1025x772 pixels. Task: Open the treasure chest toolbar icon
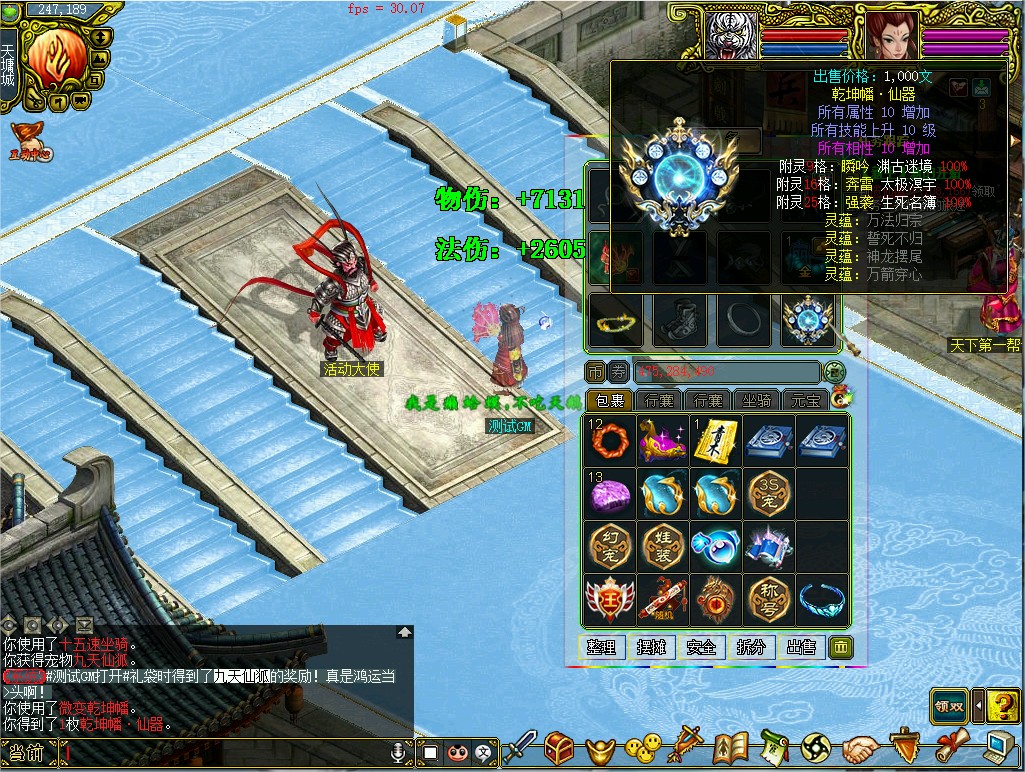[559, 747]
